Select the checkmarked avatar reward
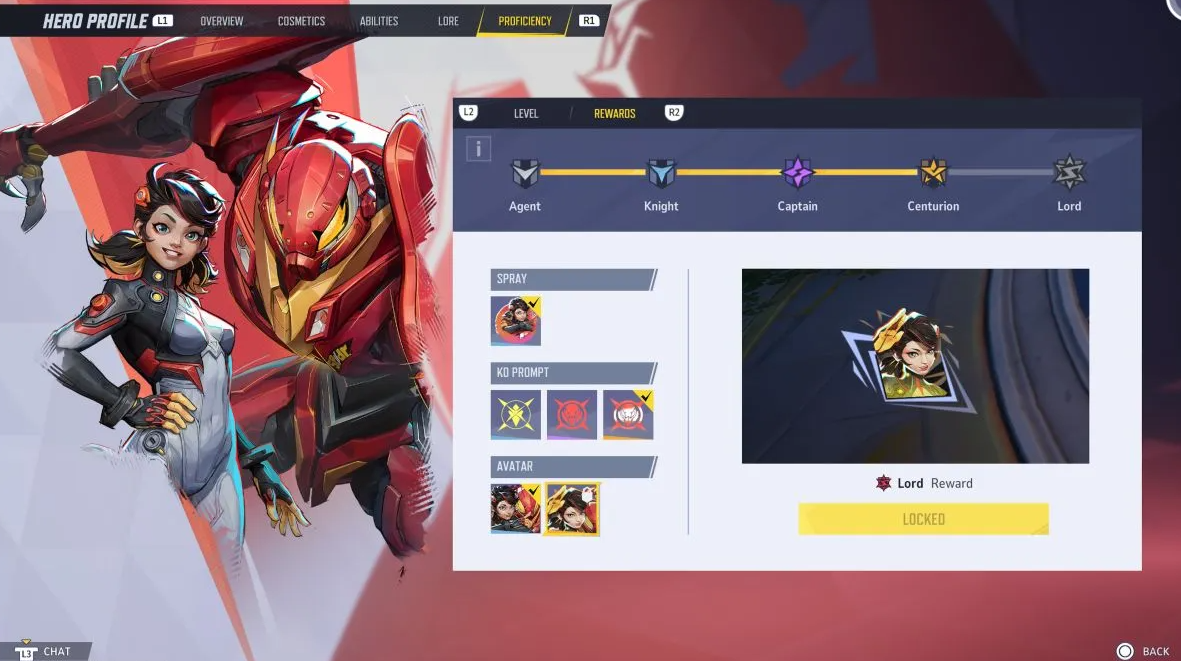1181x661 pixels. point(516,508)
